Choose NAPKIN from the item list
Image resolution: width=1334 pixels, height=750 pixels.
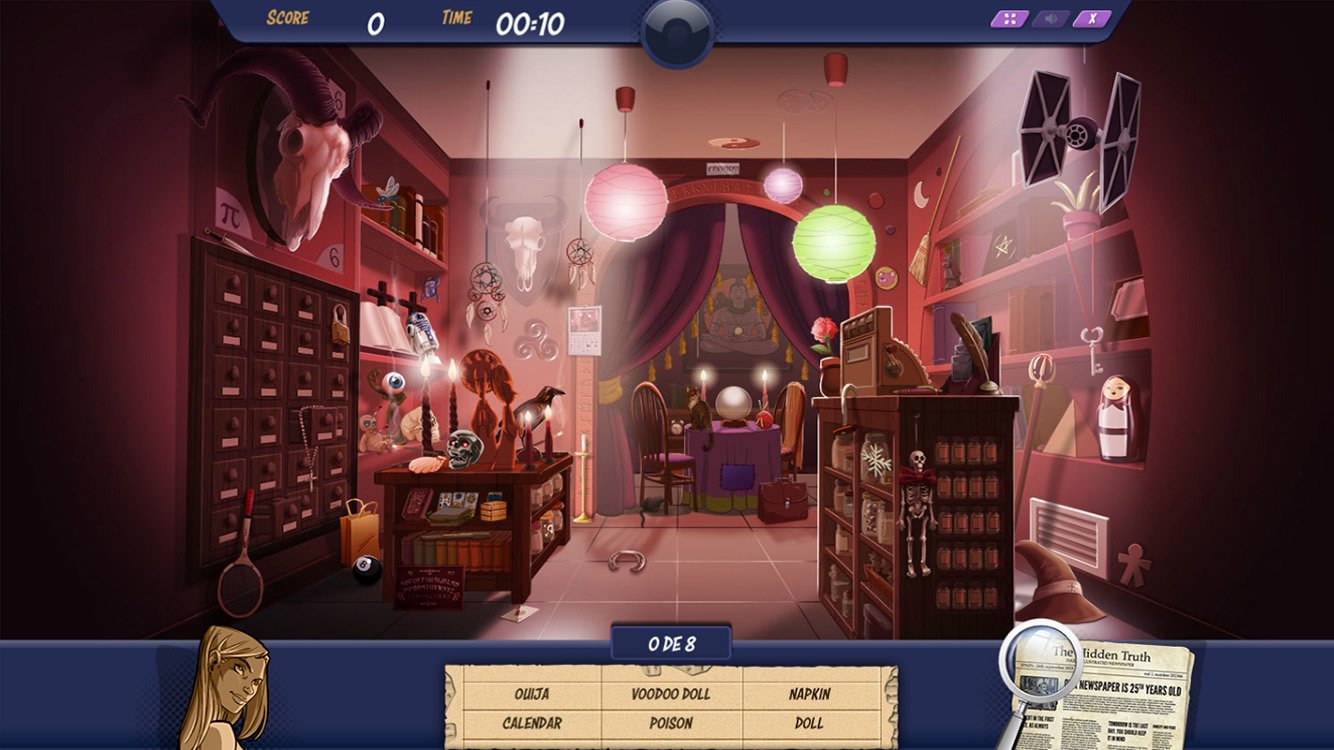pyautogui.click(x=809, y=693)
